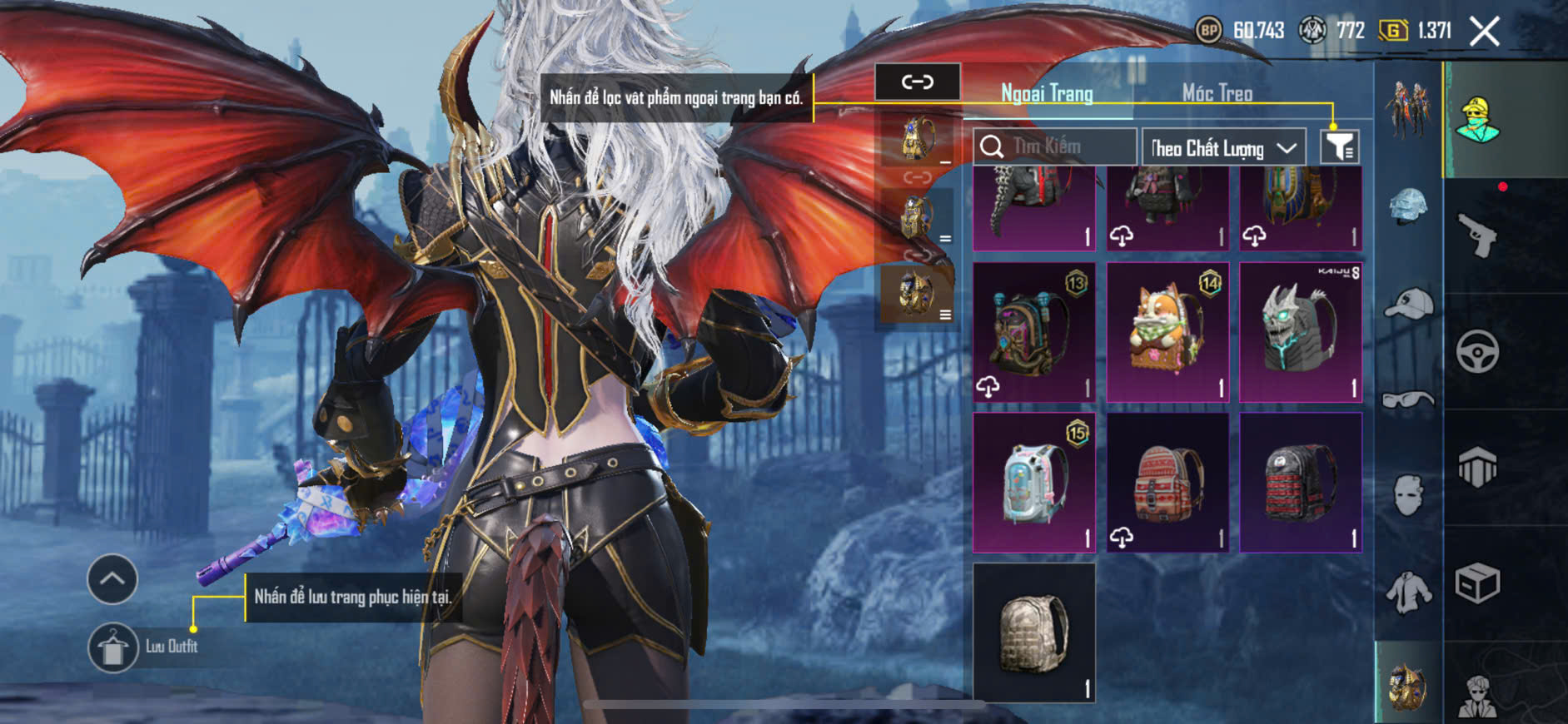Expand the up-arrow circle button
1568x724 pixels.
[x=112, y=578]
